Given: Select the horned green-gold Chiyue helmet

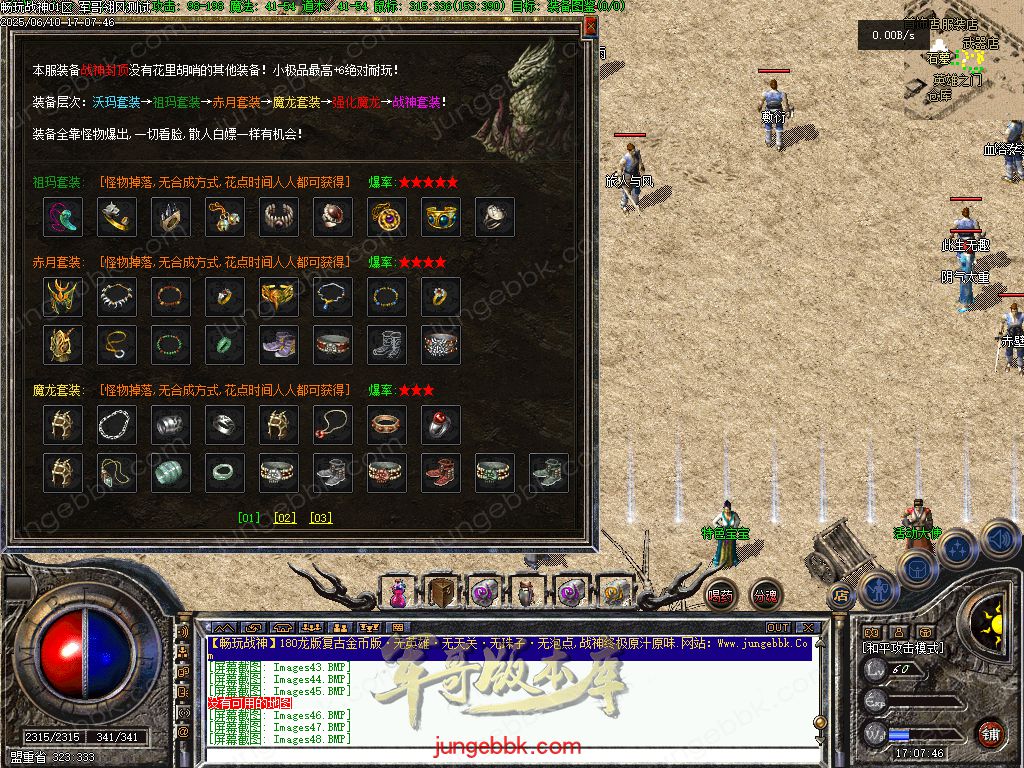Looking at the screenshot, I should click(x=63, y=297).
